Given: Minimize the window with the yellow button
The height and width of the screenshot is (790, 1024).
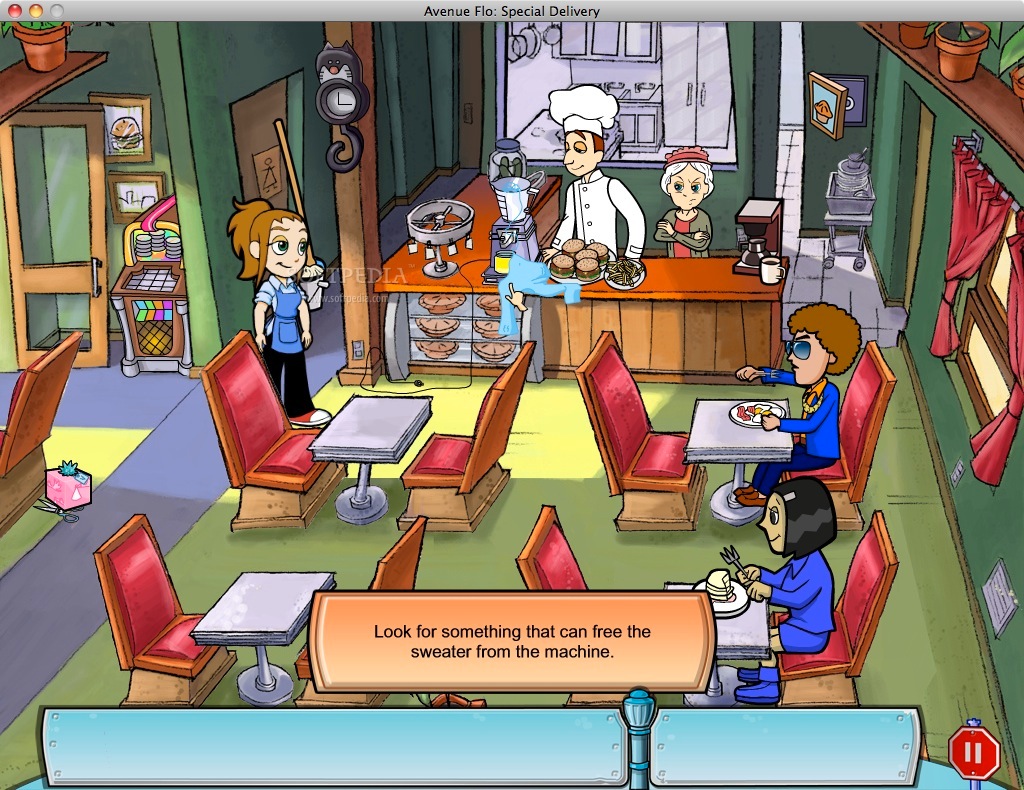Looking at the screenshot, I should 36,10.
